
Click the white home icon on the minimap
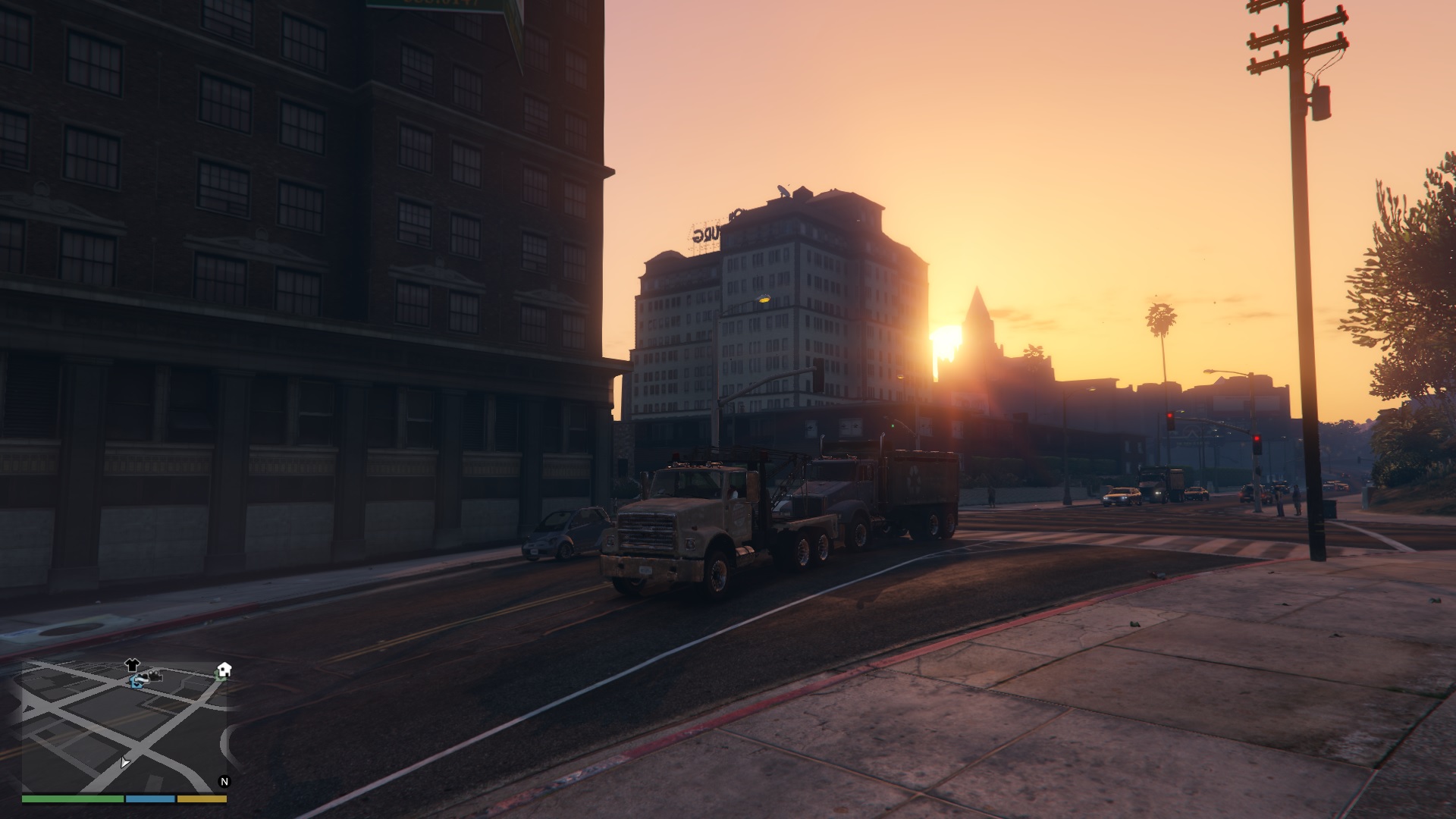224,670
